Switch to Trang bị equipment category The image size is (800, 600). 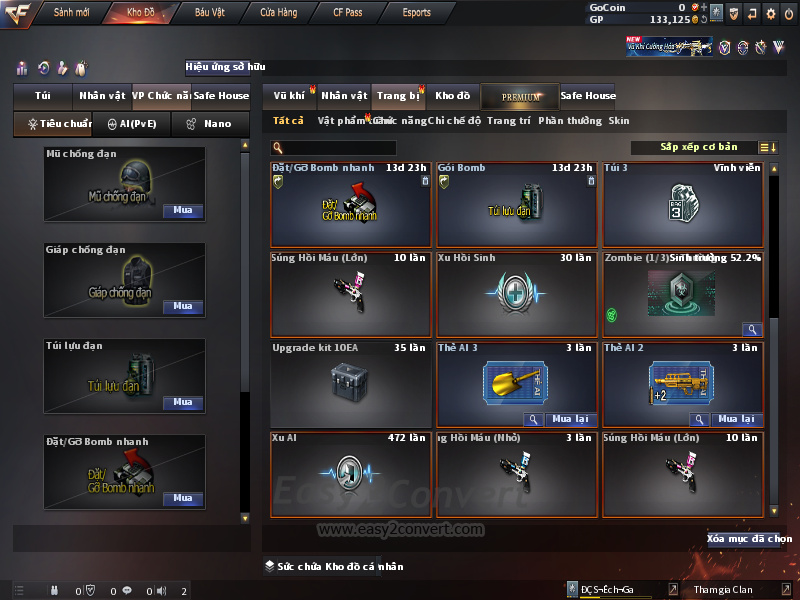click(398, 96)
